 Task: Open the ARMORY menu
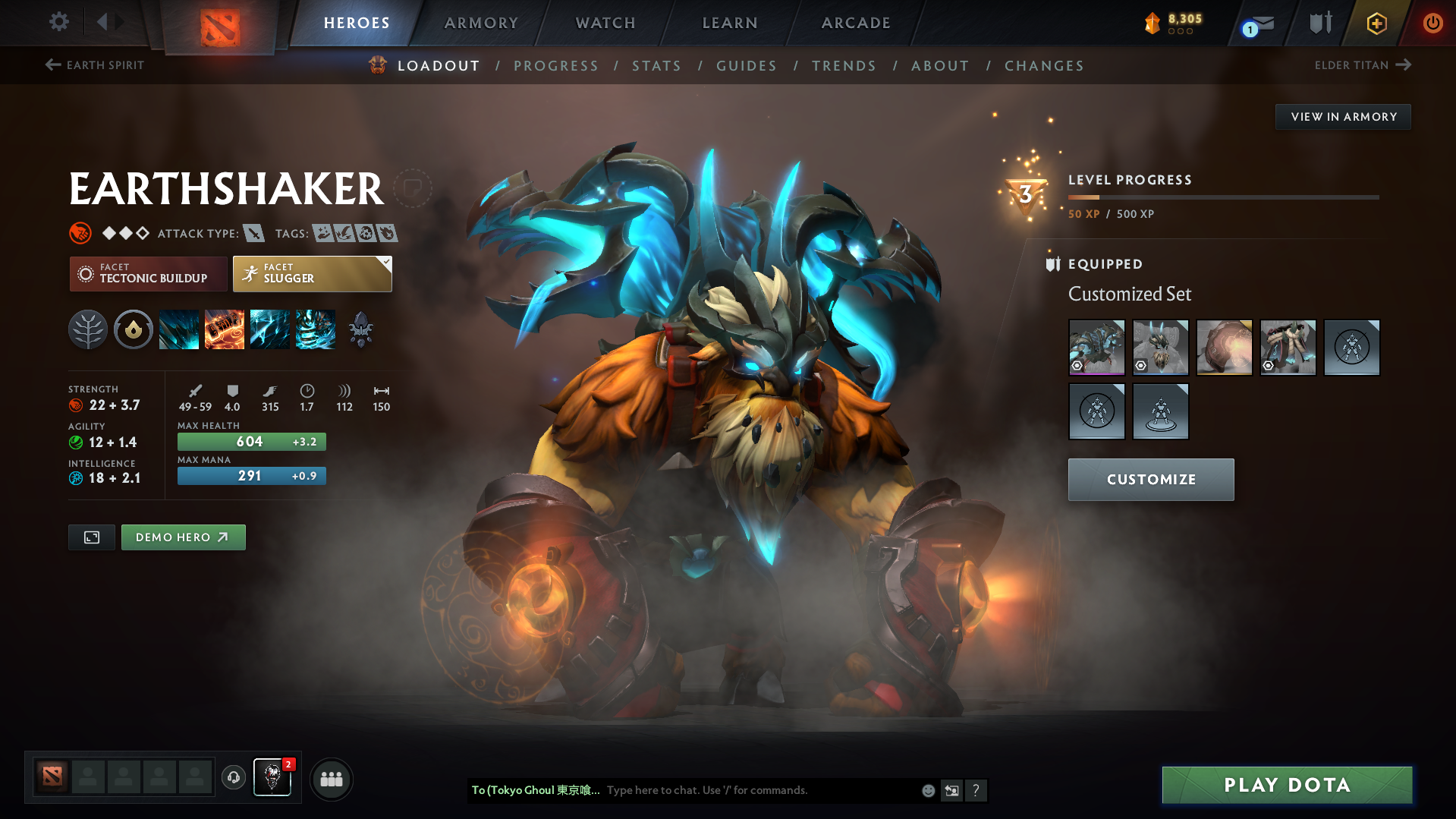click(x=481, y=23)
